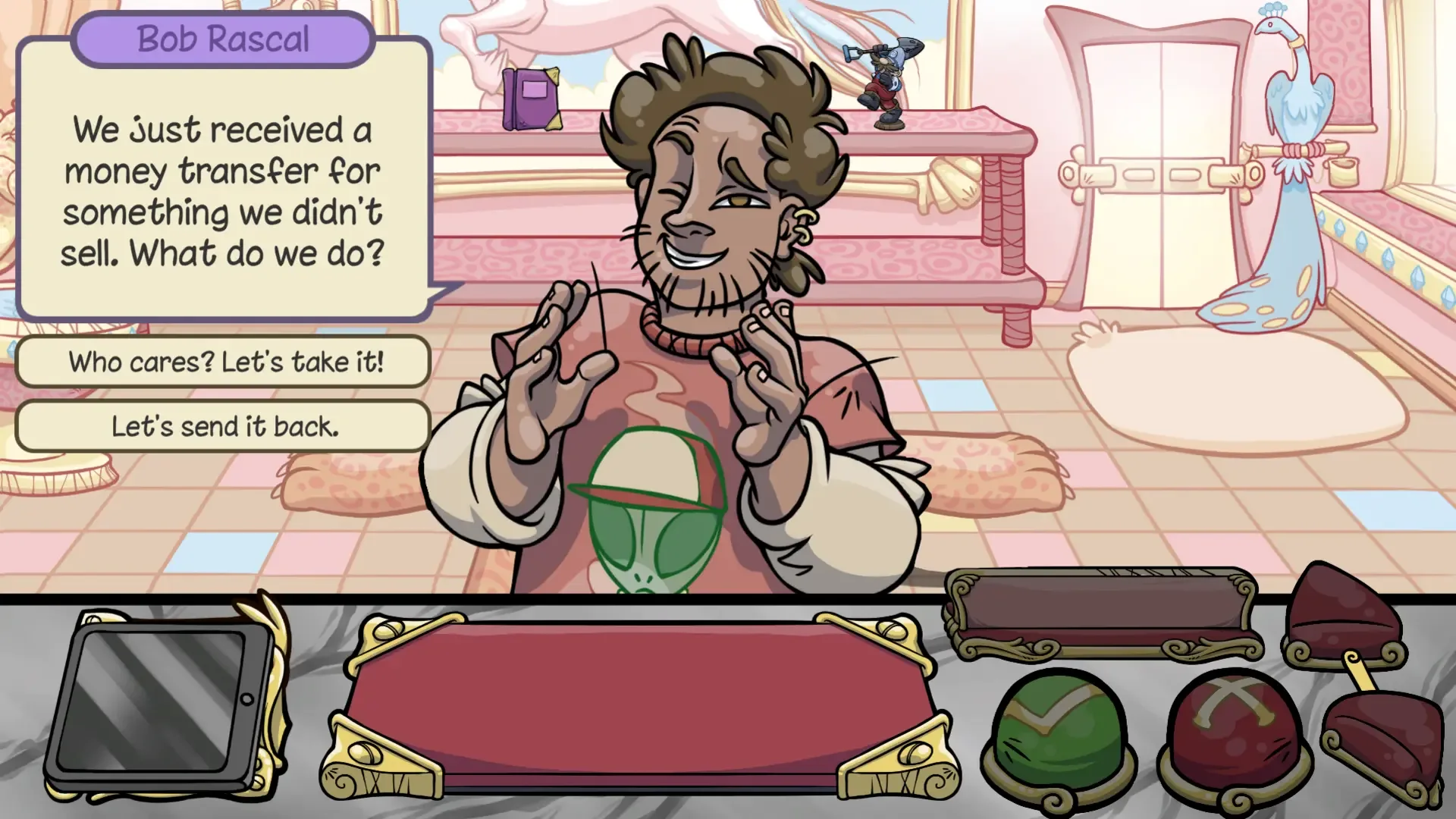Choose "Let's send it back."
This screenshot has width=1456, height=819.
click(222, 426)
